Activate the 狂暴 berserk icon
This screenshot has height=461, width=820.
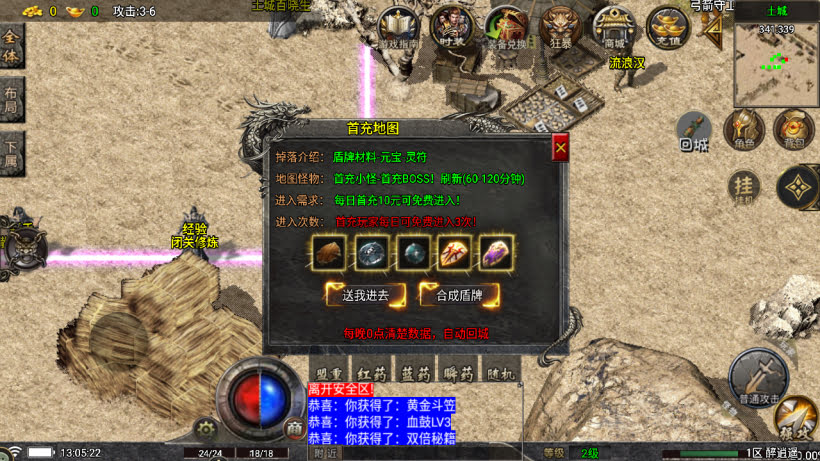pos(560,27)
